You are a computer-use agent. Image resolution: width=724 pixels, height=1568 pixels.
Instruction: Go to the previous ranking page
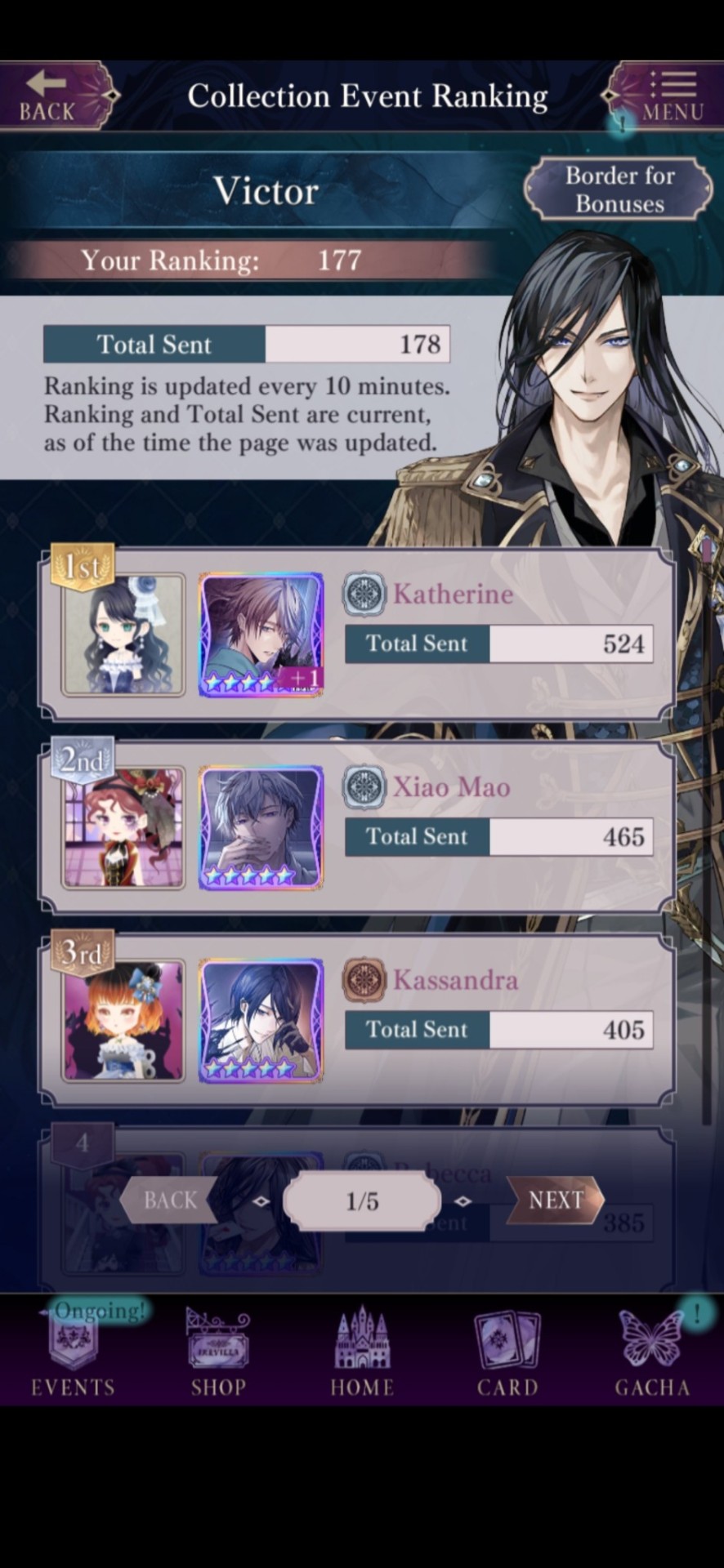(170, 1200)
